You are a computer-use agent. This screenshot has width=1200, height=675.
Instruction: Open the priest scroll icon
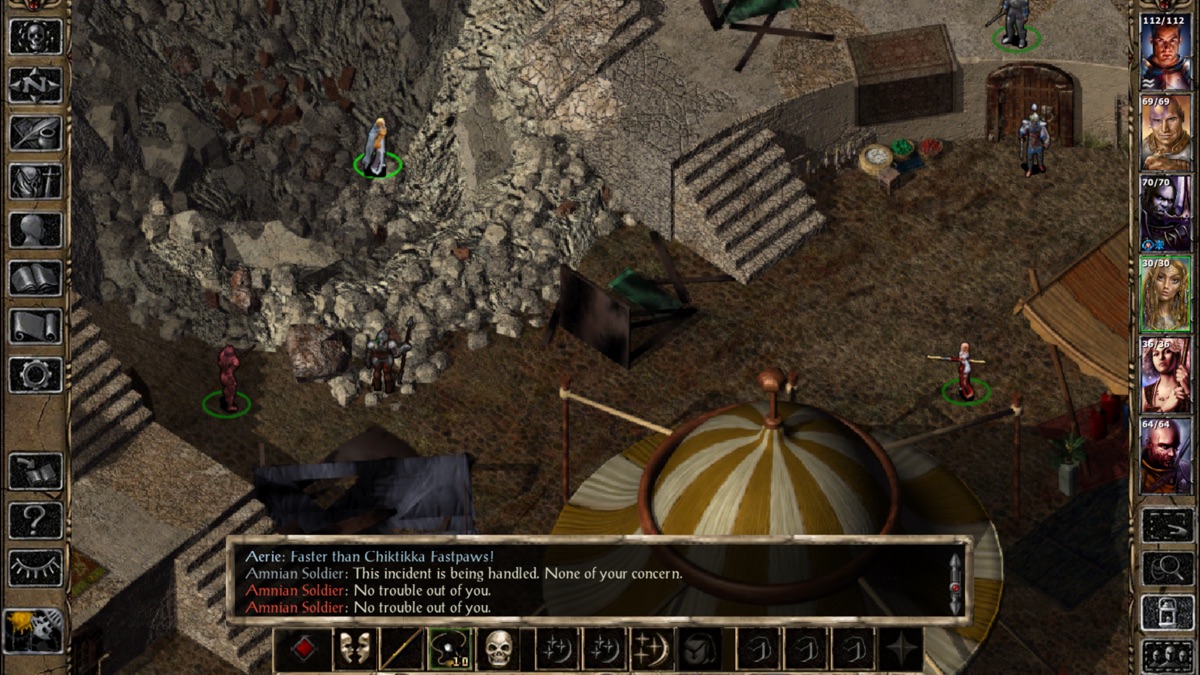pyautogui.click(x=35, y=326)
